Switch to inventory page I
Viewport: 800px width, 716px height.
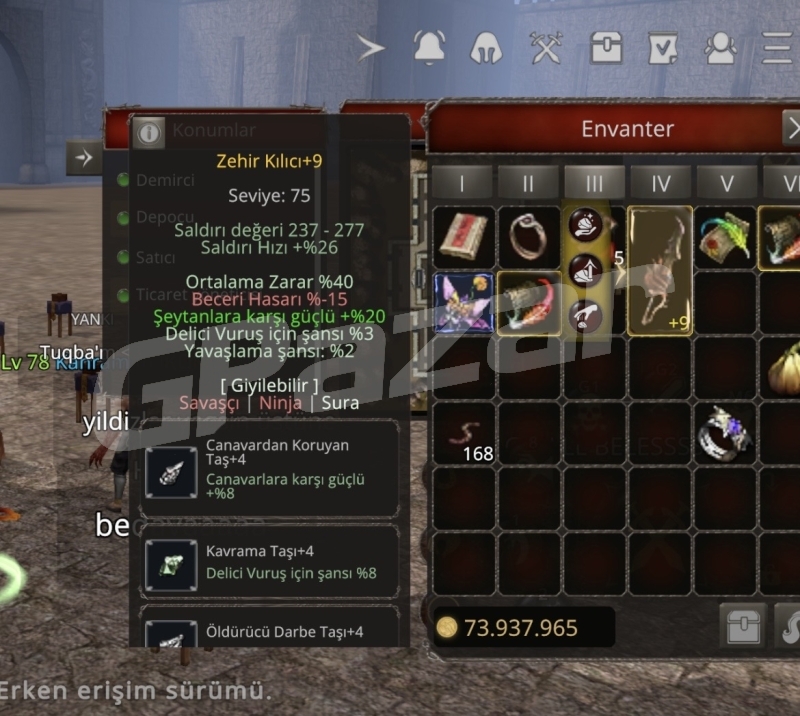point(463,183)
